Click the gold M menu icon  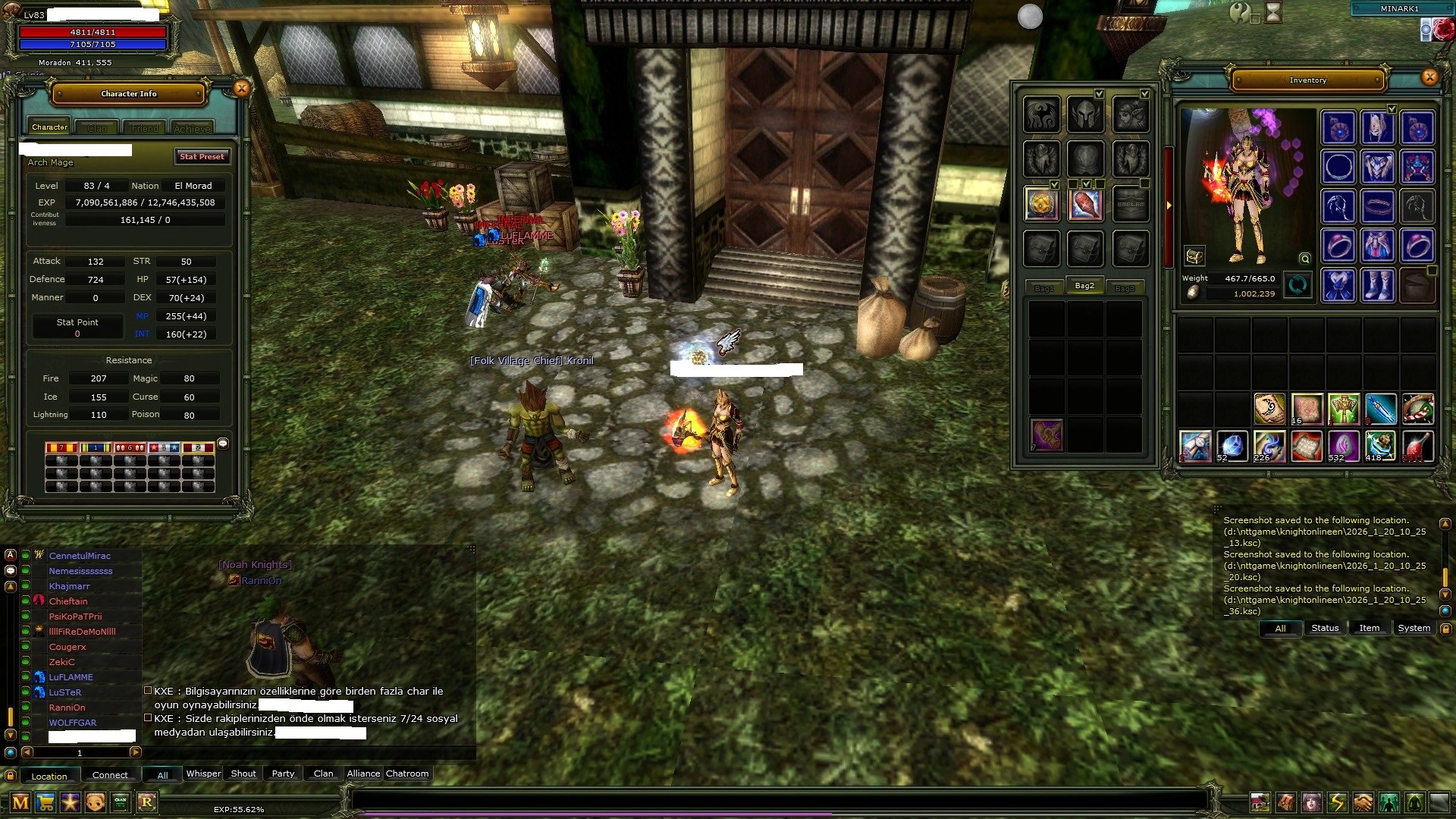pos(20,802)
